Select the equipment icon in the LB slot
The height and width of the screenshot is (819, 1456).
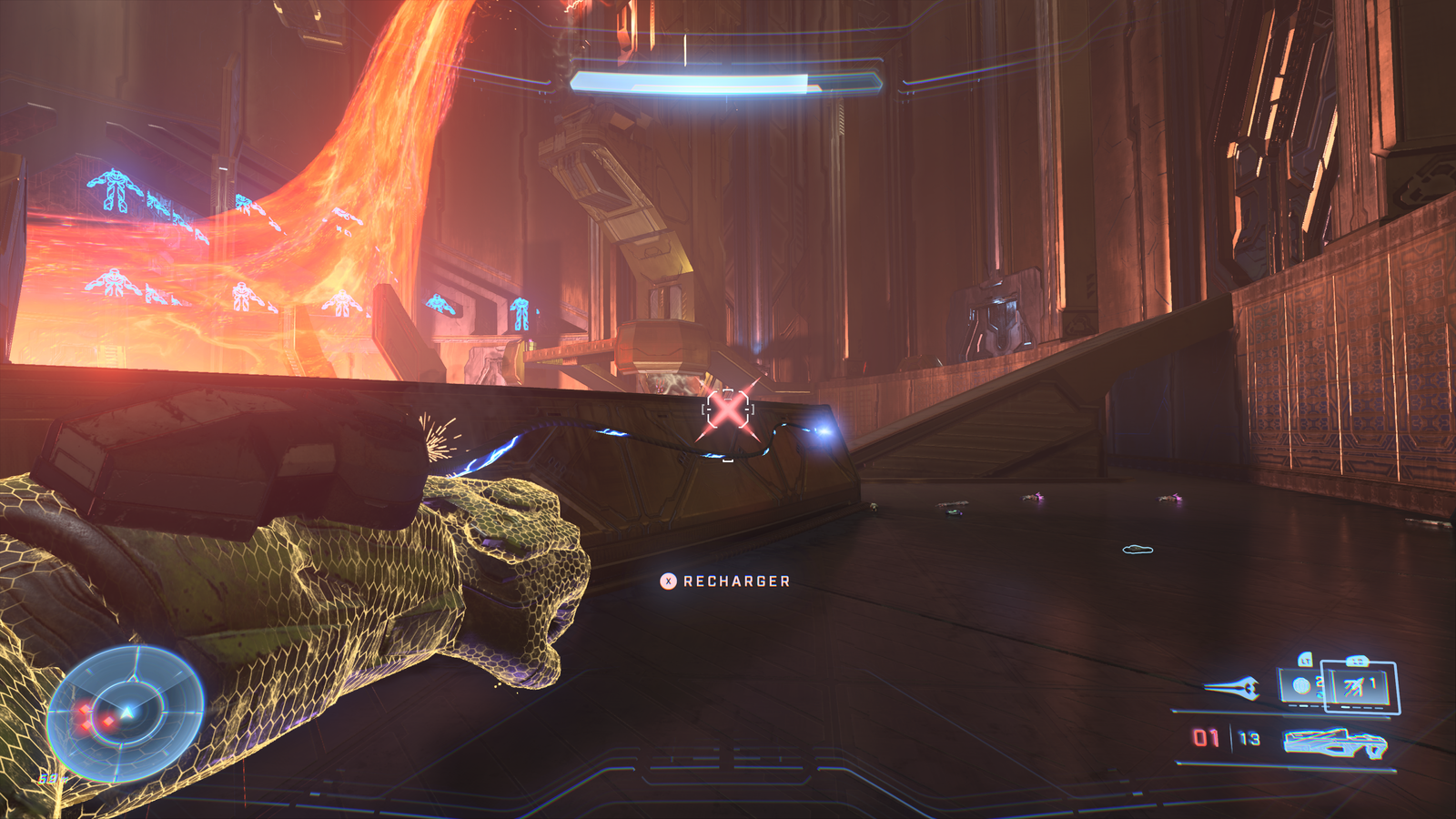coord(1354,687)
